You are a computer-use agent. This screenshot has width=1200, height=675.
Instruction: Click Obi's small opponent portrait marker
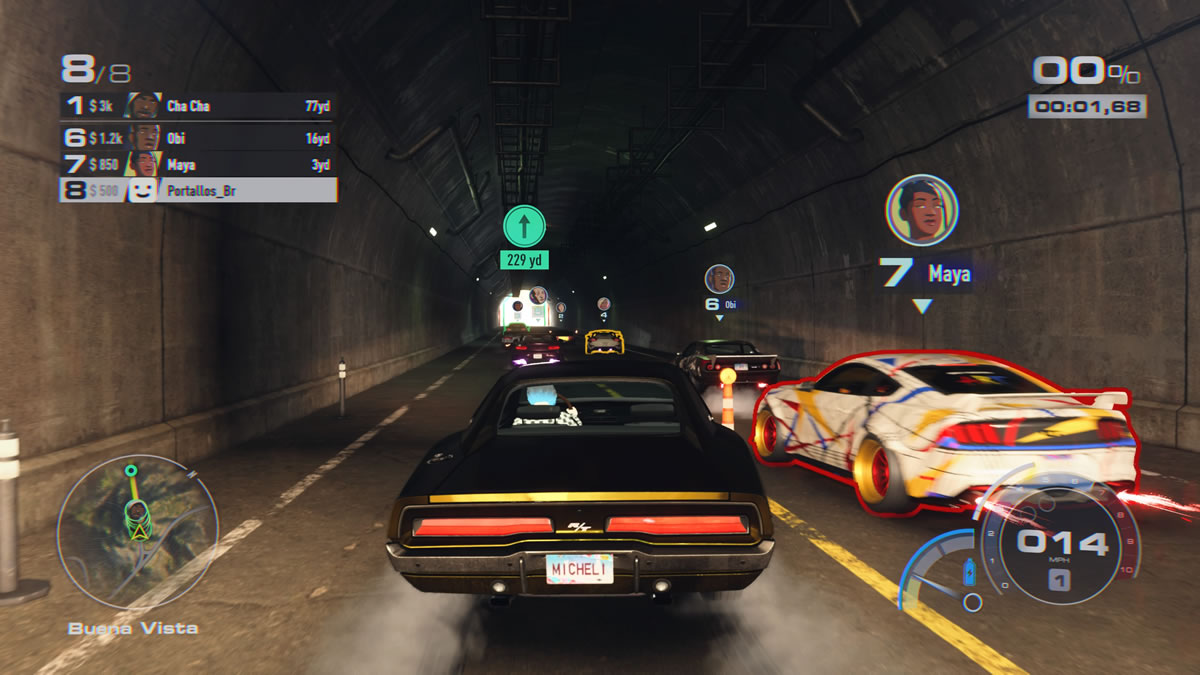coord(719,279)
